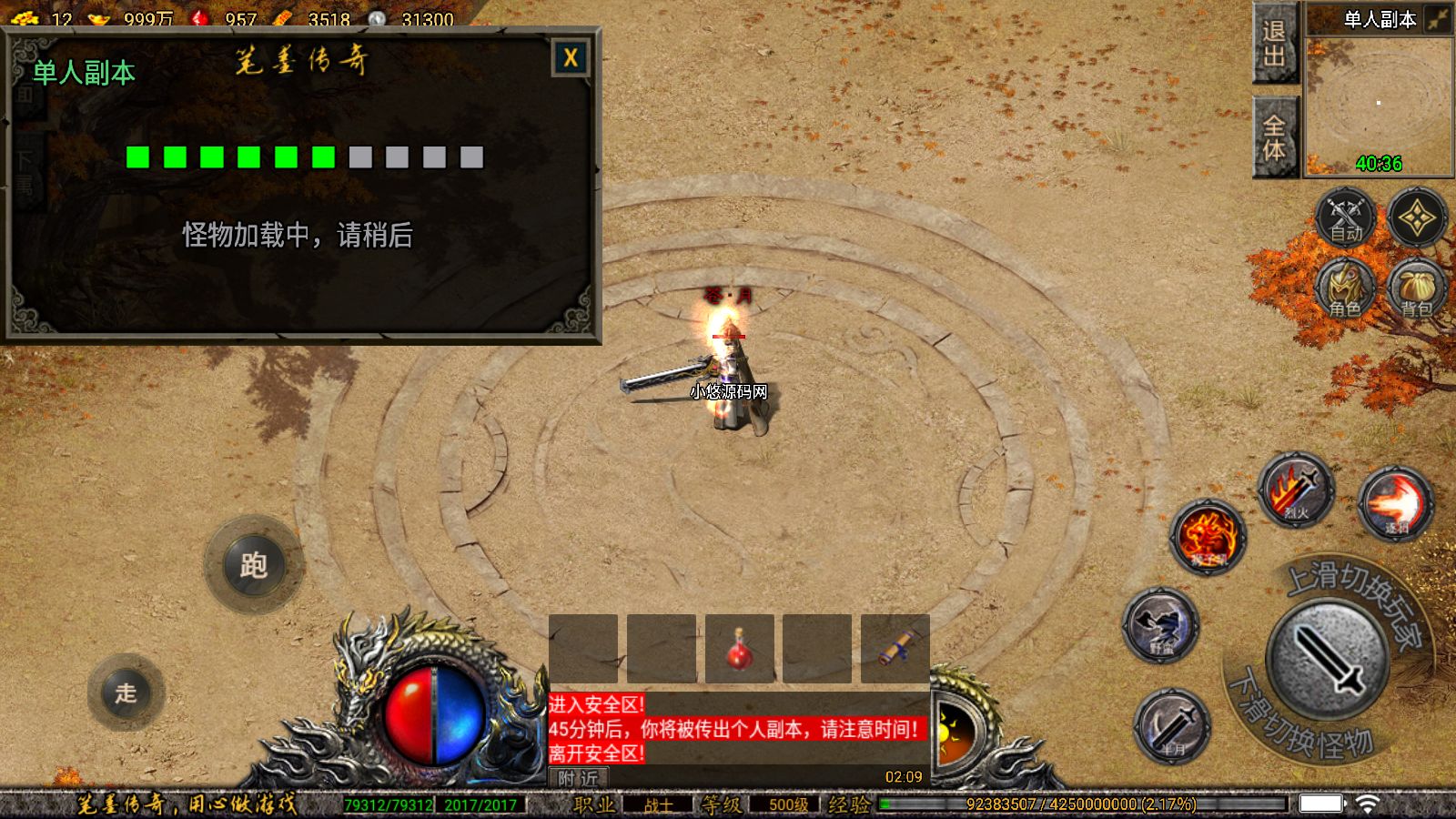Collapse the minimap with the arrow icon
This screenshot has height=819, width=1456.
point(1437,19)
